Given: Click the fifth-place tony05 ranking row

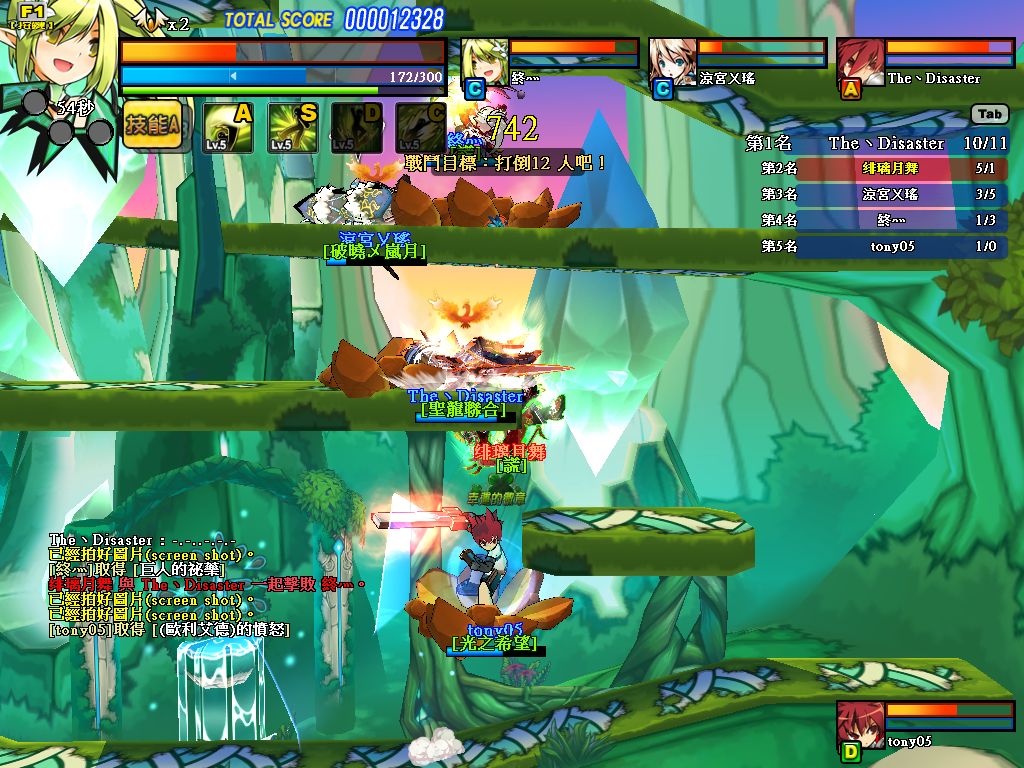Looking at the screenshot, I should (x=882, y=246).
